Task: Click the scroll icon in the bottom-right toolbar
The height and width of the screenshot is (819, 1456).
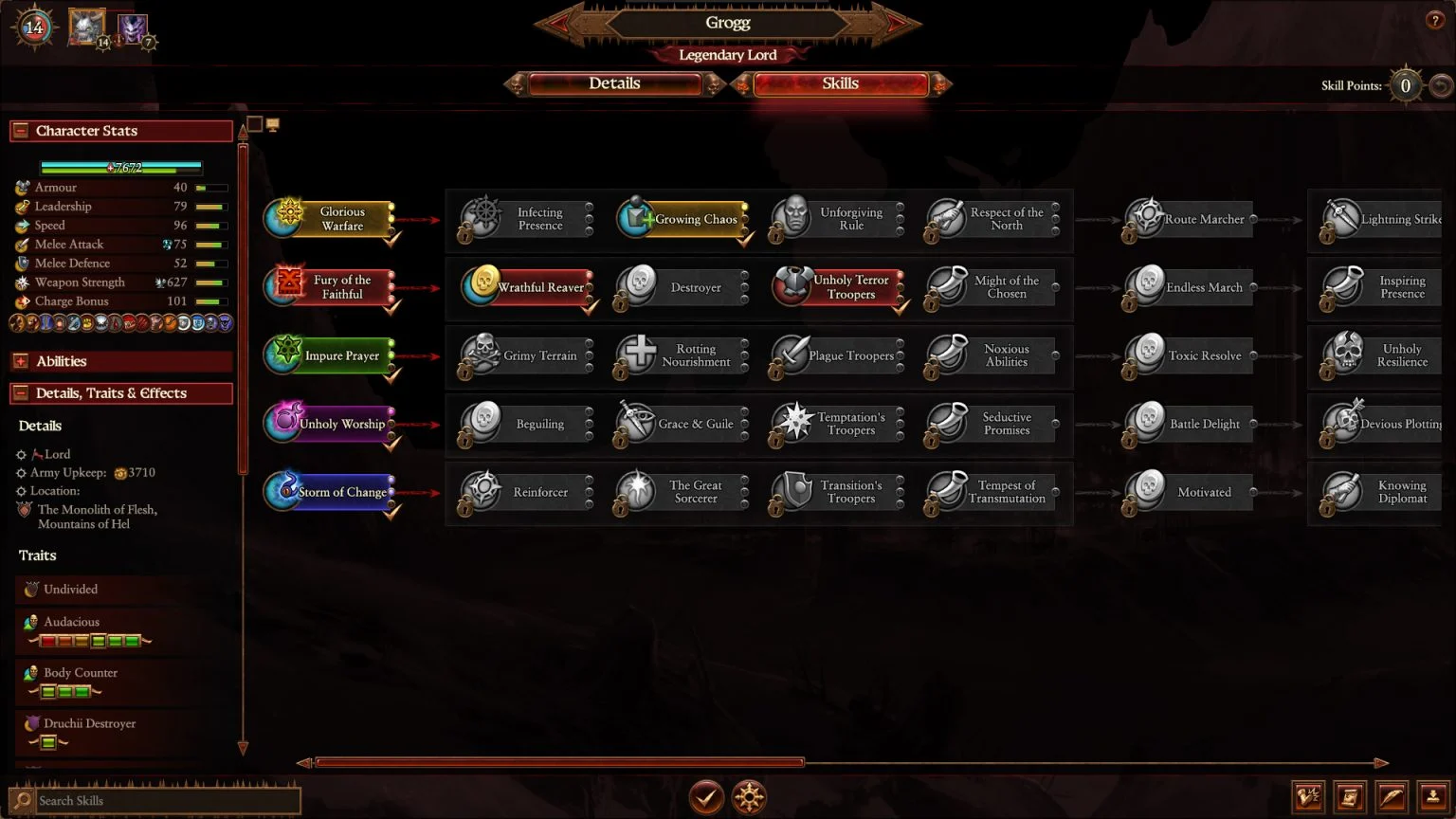Action: pyautogui.click(x=1350, y=797)
